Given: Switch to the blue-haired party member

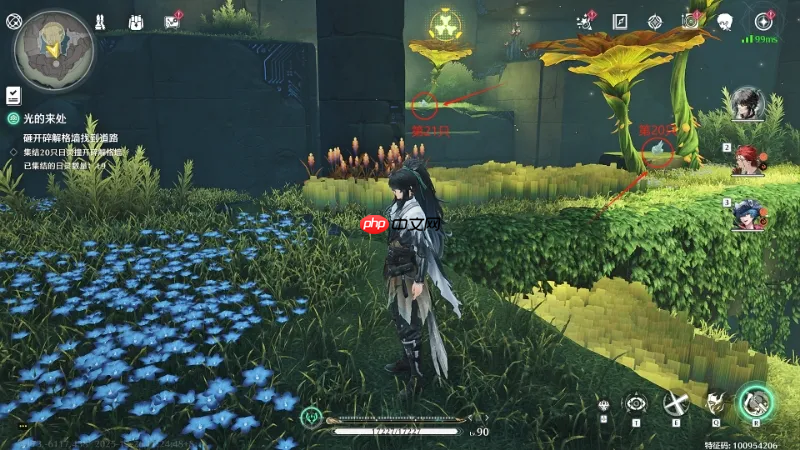Looking at the screenshot, I should [x=748, y=213].
